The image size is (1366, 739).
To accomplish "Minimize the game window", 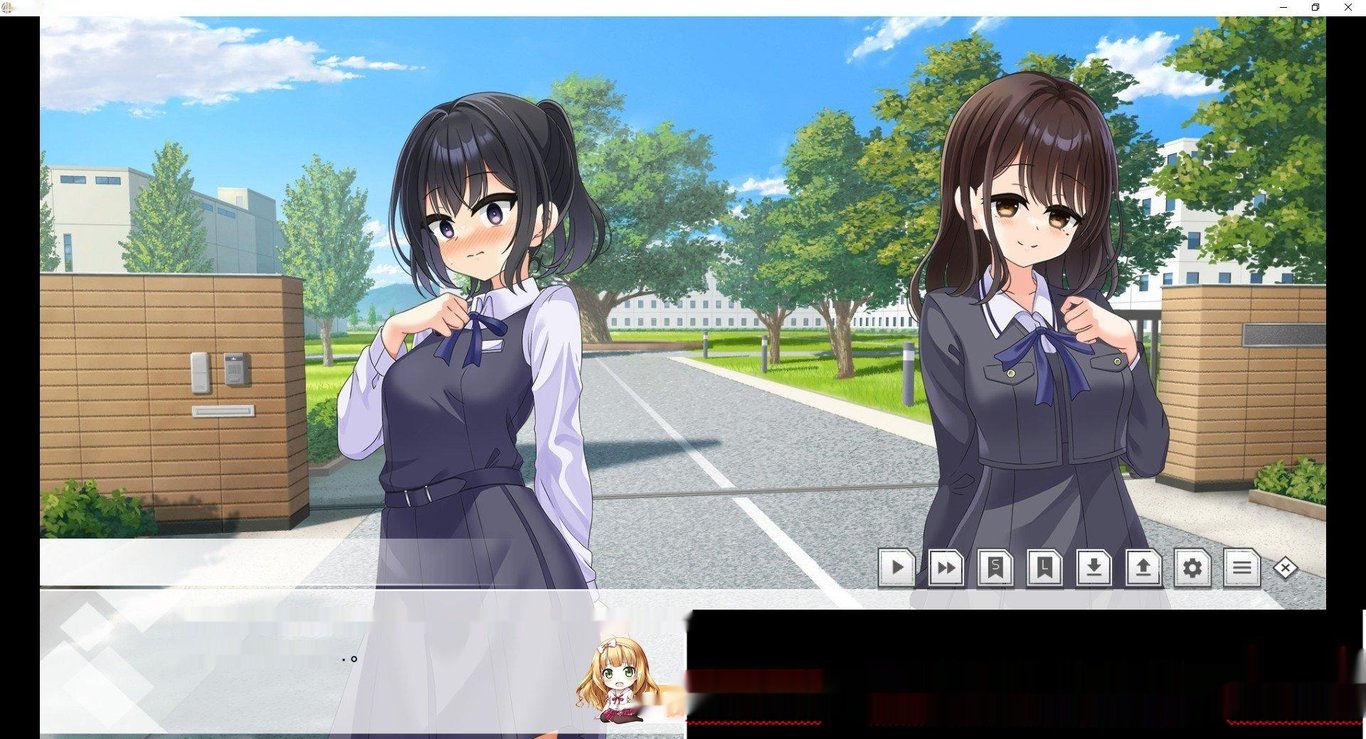I will tap(1283, 7).
